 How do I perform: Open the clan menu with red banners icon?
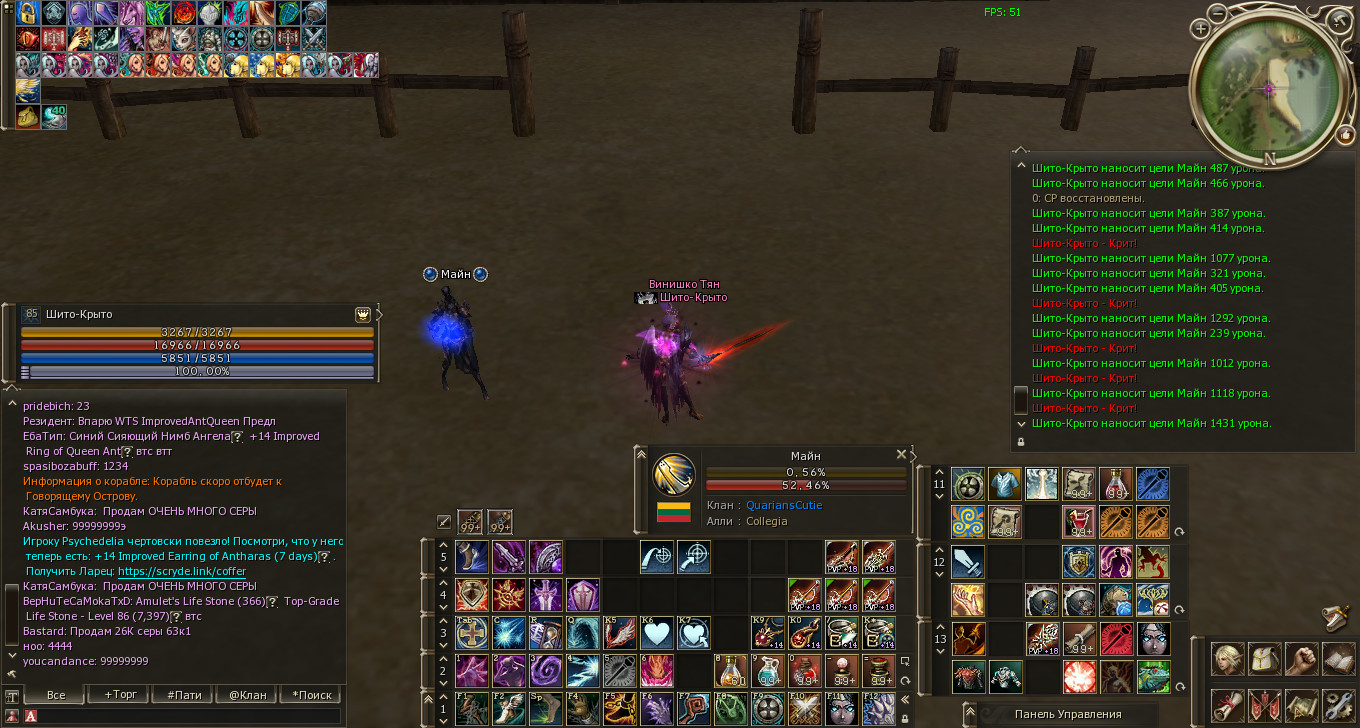(x=1266, y=704)
